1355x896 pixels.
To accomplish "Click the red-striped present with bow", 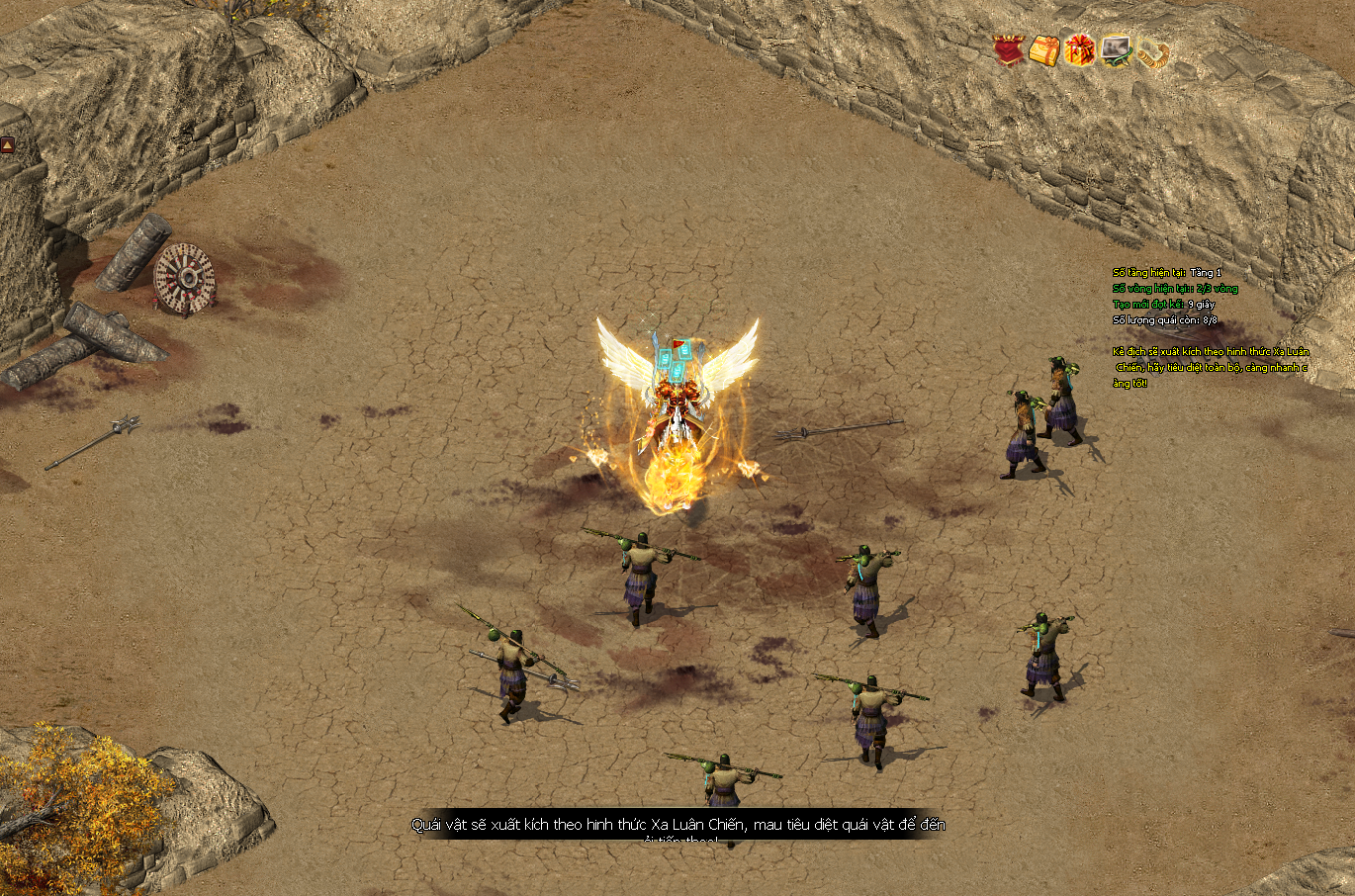I will coord(1079,50).
